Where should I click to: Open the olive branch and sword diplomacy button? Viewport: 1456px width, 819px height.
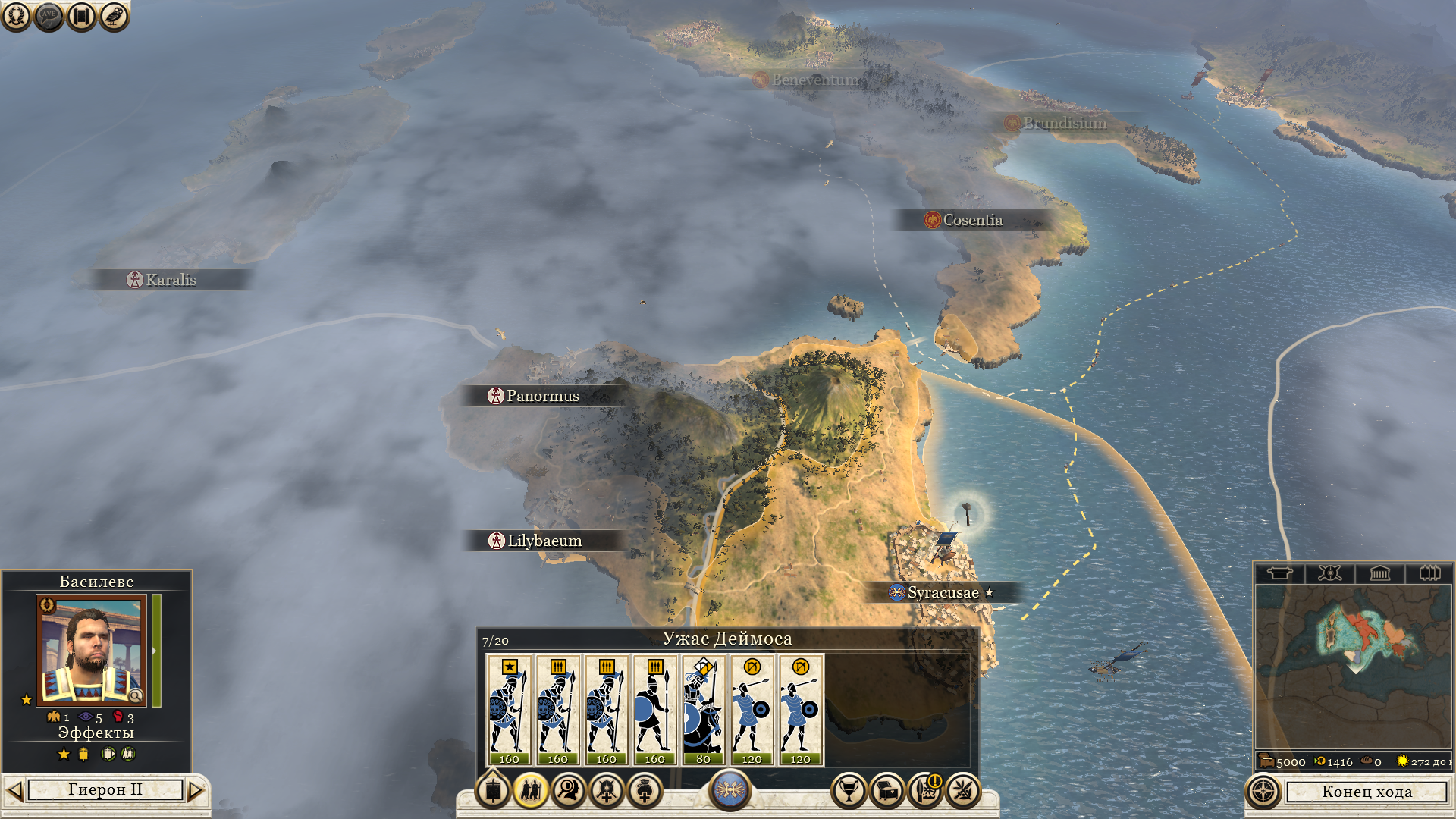point(963,791)
